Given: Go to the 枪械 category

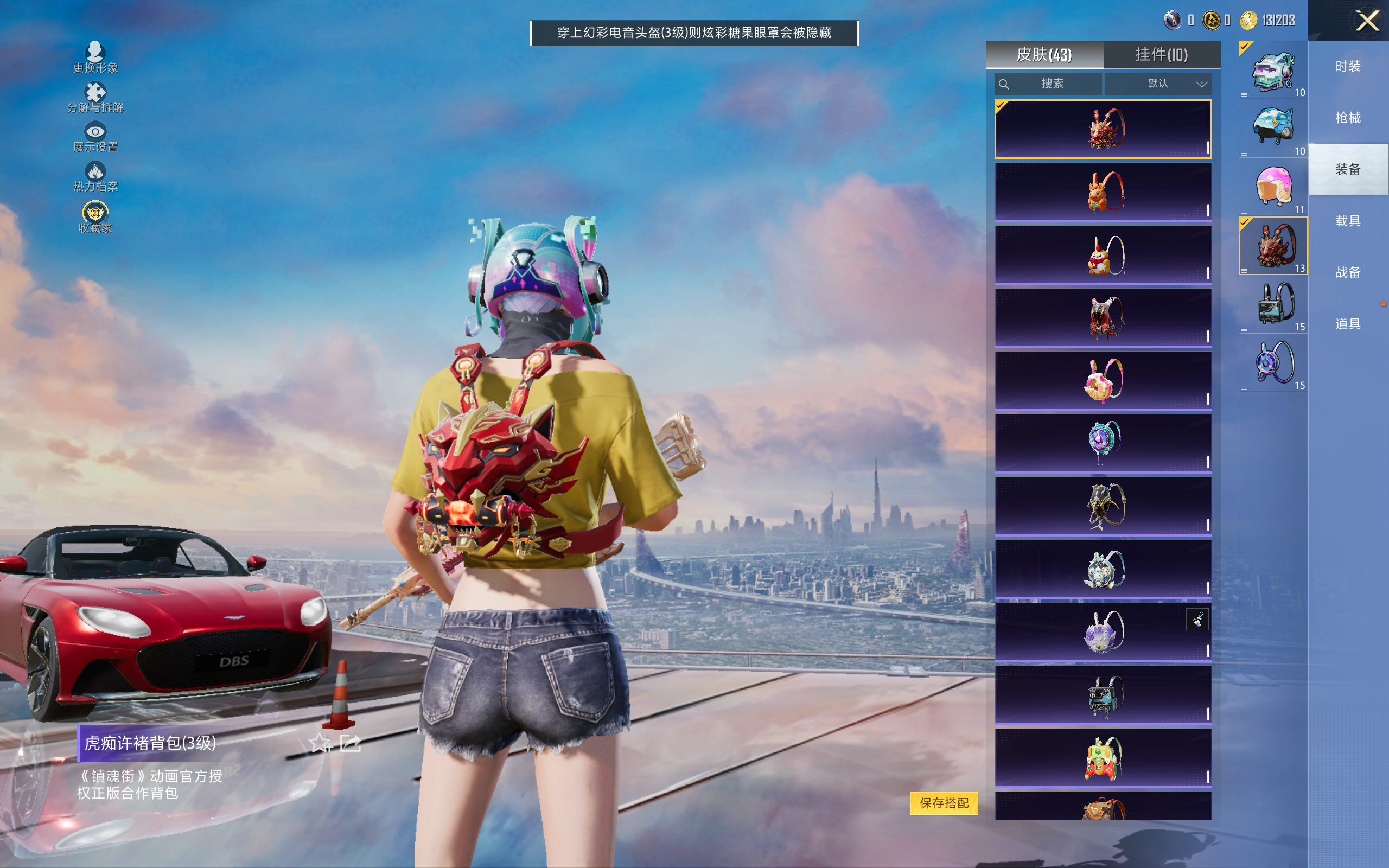Looking at the screenshot, I should 1348,118.
